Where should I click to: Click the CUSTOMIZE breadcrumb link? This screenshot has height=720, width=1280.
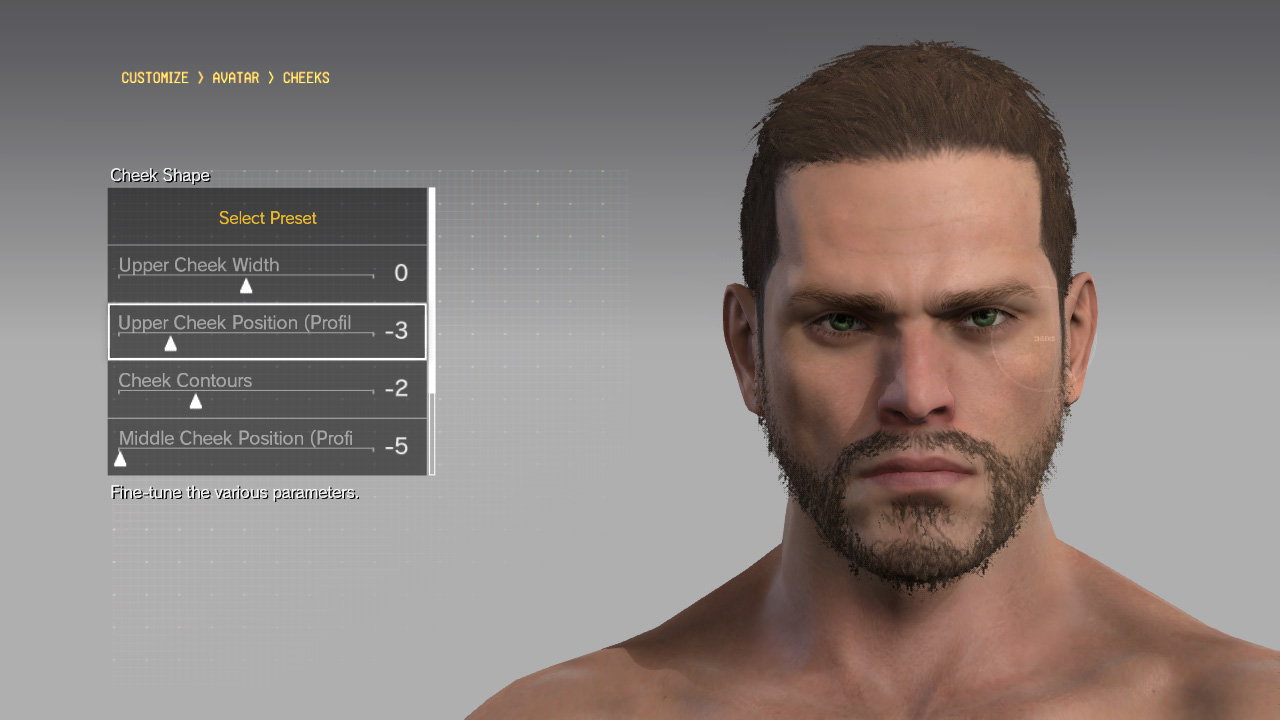tap(154, 77)
